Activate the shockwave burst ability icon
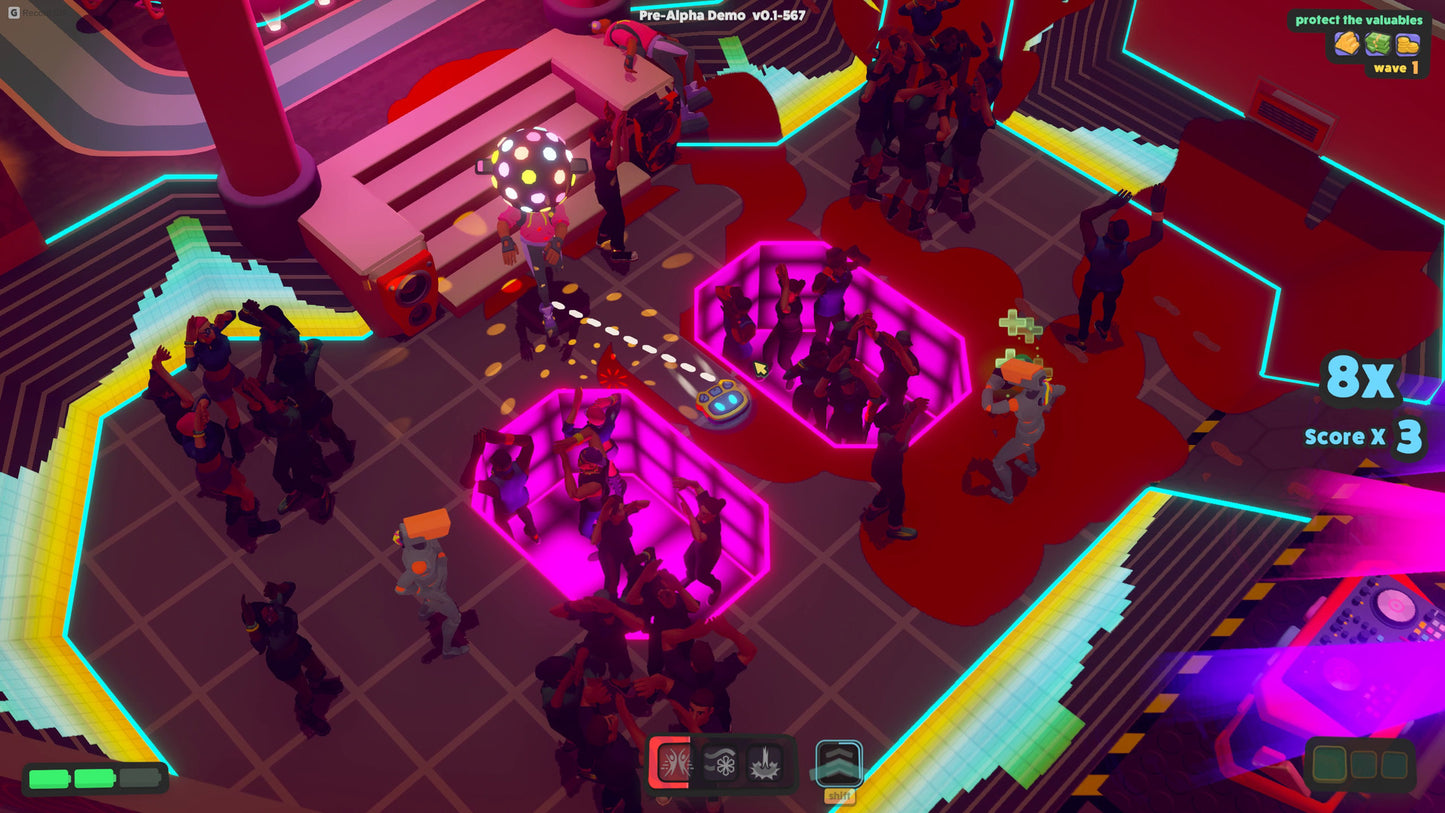Viewport: 1445px width, 813px height. click(764, 763)
